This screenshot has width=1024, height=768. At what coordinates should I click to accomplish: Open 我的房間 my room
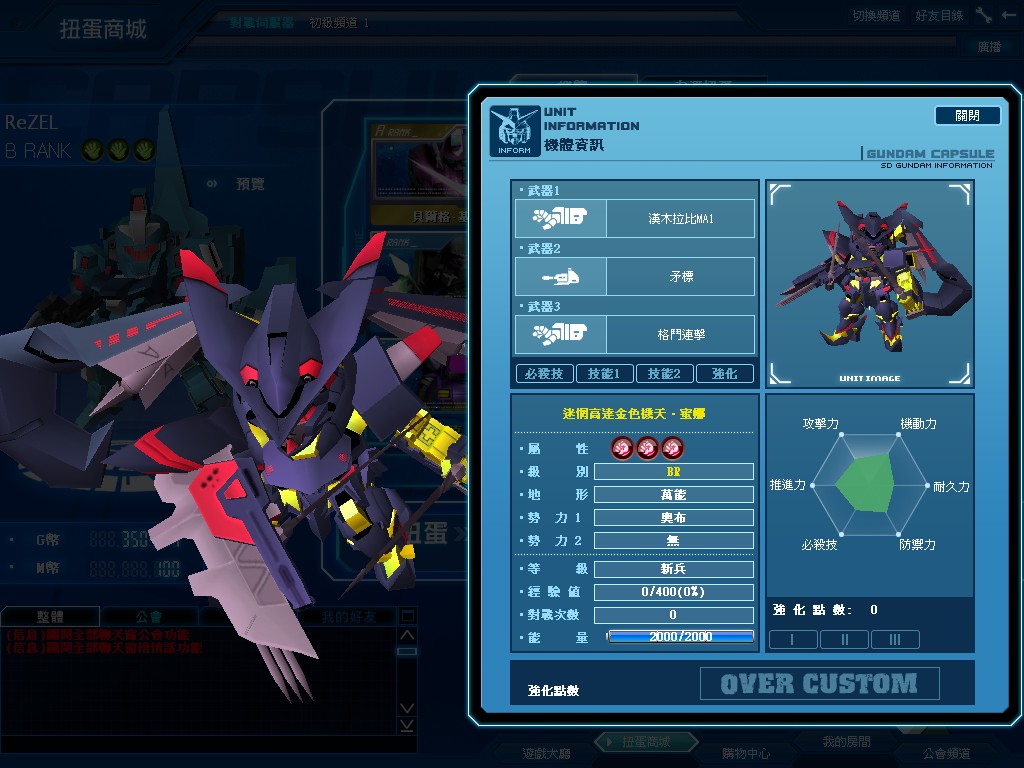pos(846,742)
